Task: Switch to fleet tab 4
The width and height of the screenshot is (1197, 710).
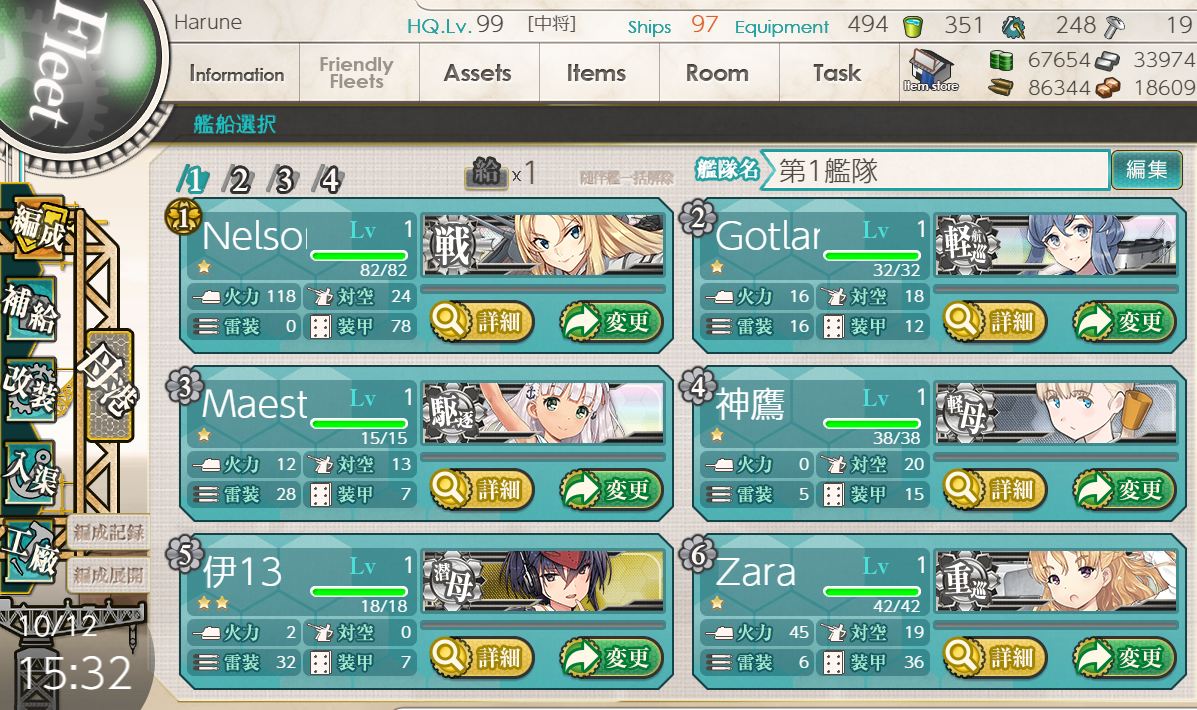Action: (329, 180)
